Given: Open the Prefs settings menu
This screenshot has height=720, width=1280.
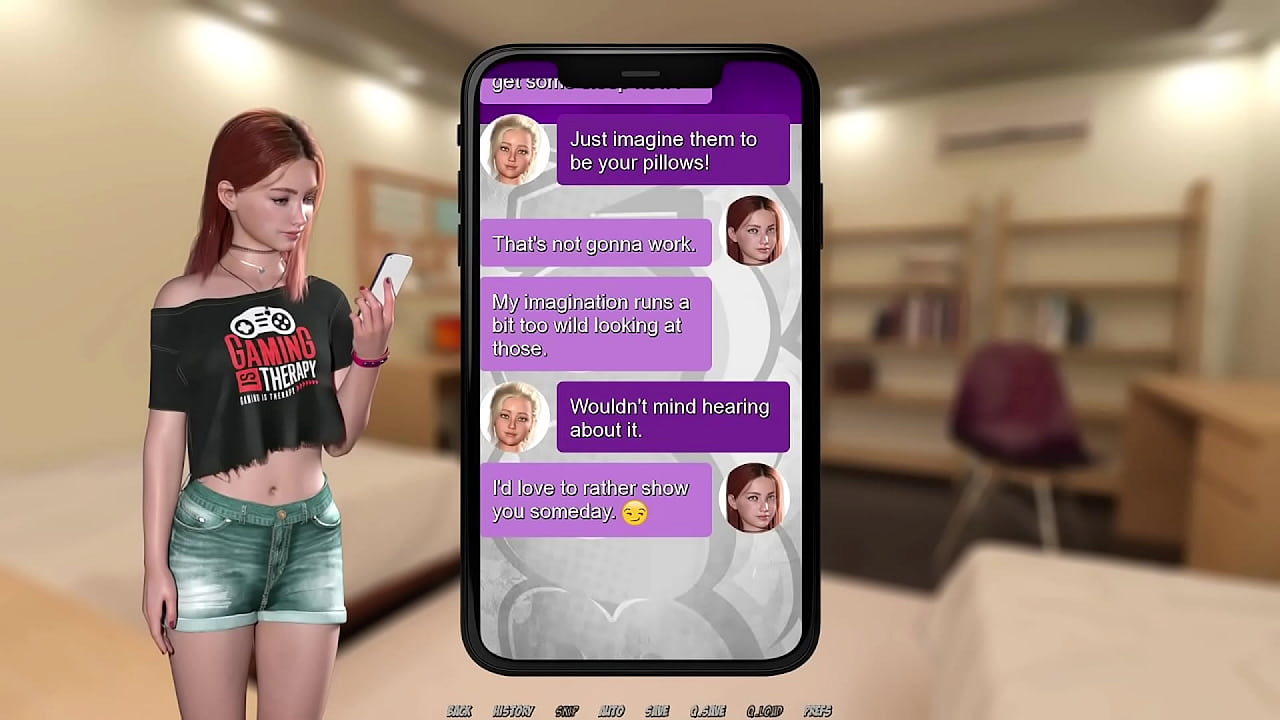Looking at the screenshot, I should point(817,711).
